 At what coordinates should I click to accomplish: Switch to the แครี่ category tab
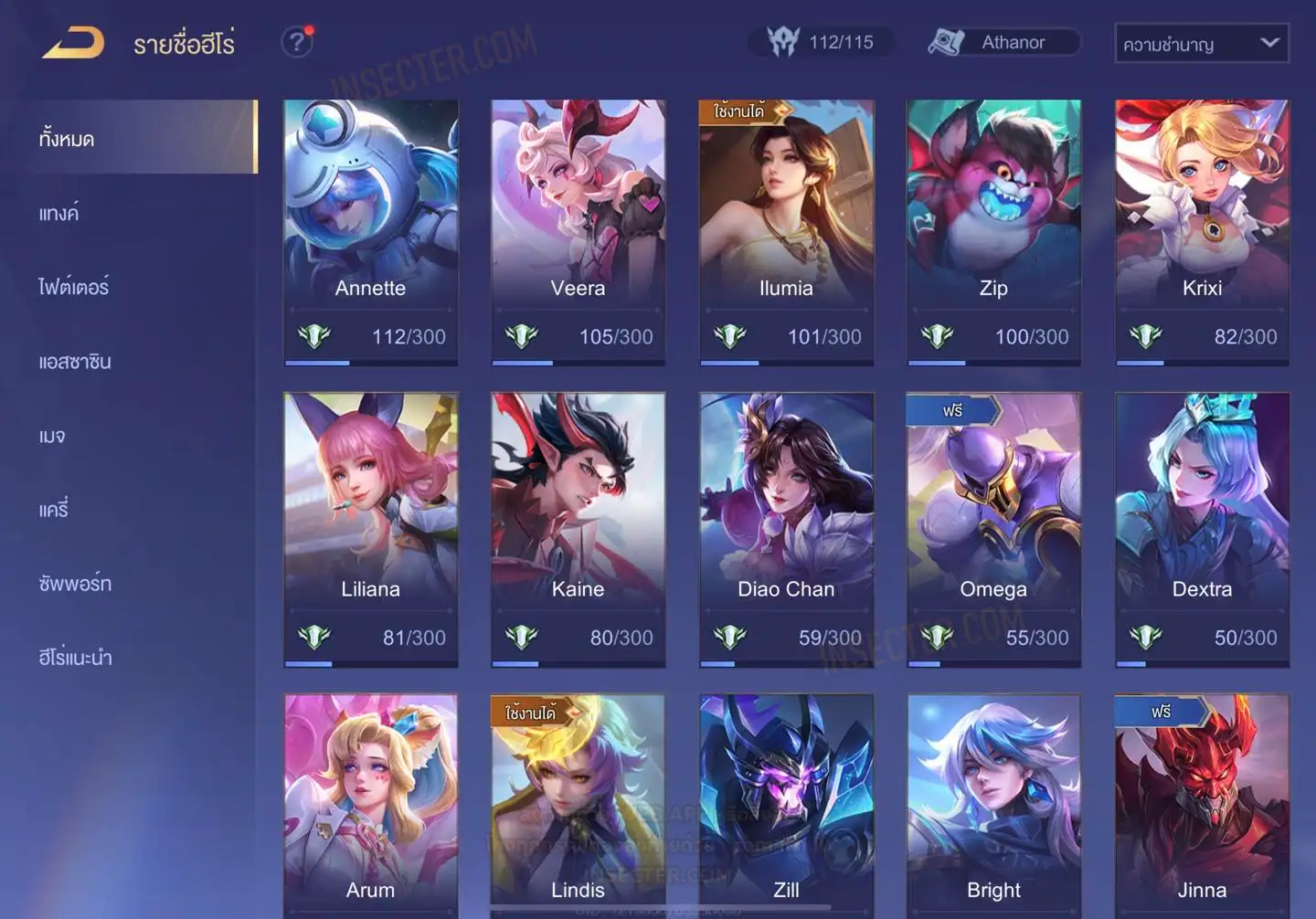(54, 510)
